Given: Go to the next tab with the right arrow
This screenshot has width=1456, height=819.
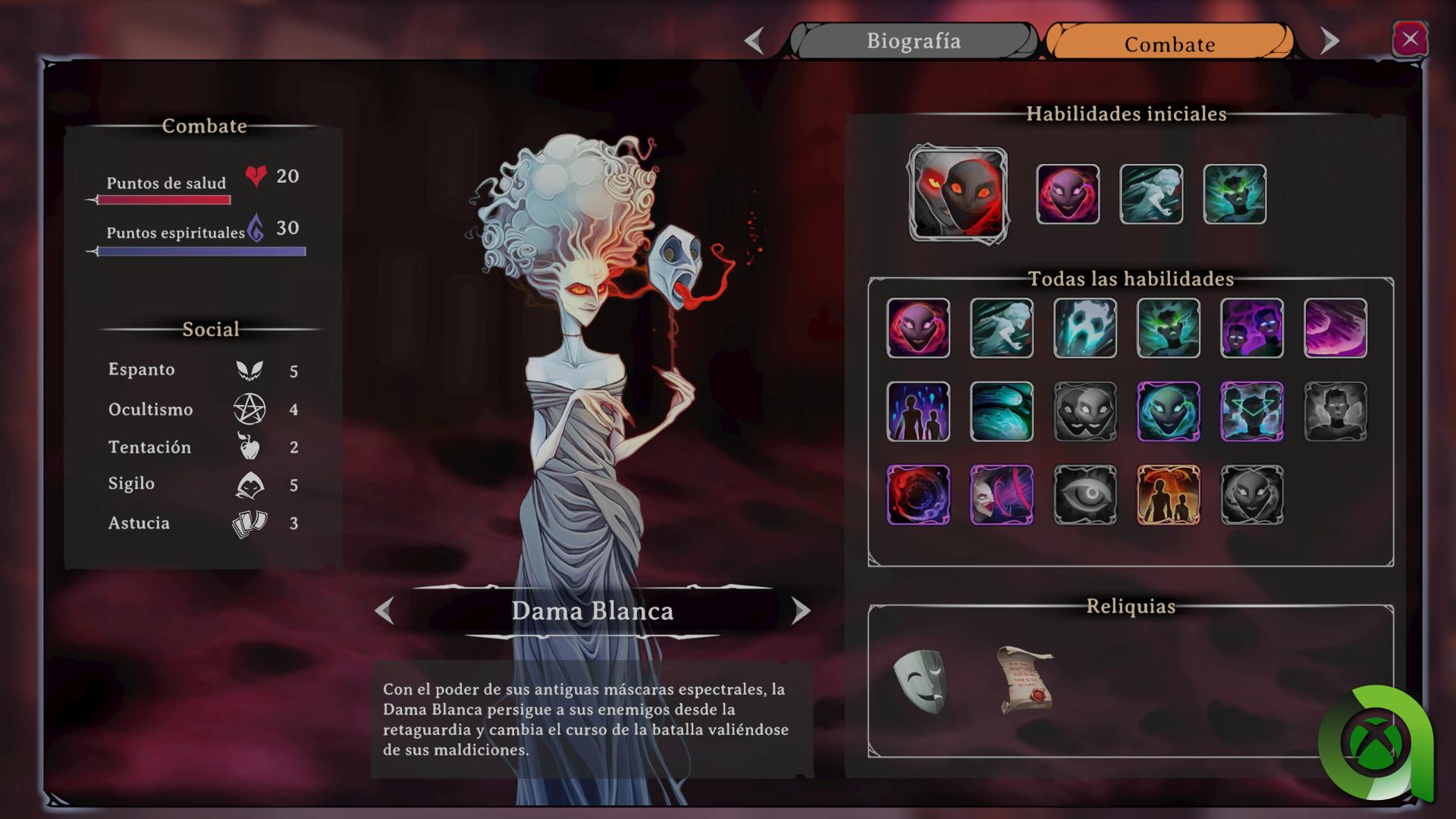Looking at the screenshot, I should 1329,41.
